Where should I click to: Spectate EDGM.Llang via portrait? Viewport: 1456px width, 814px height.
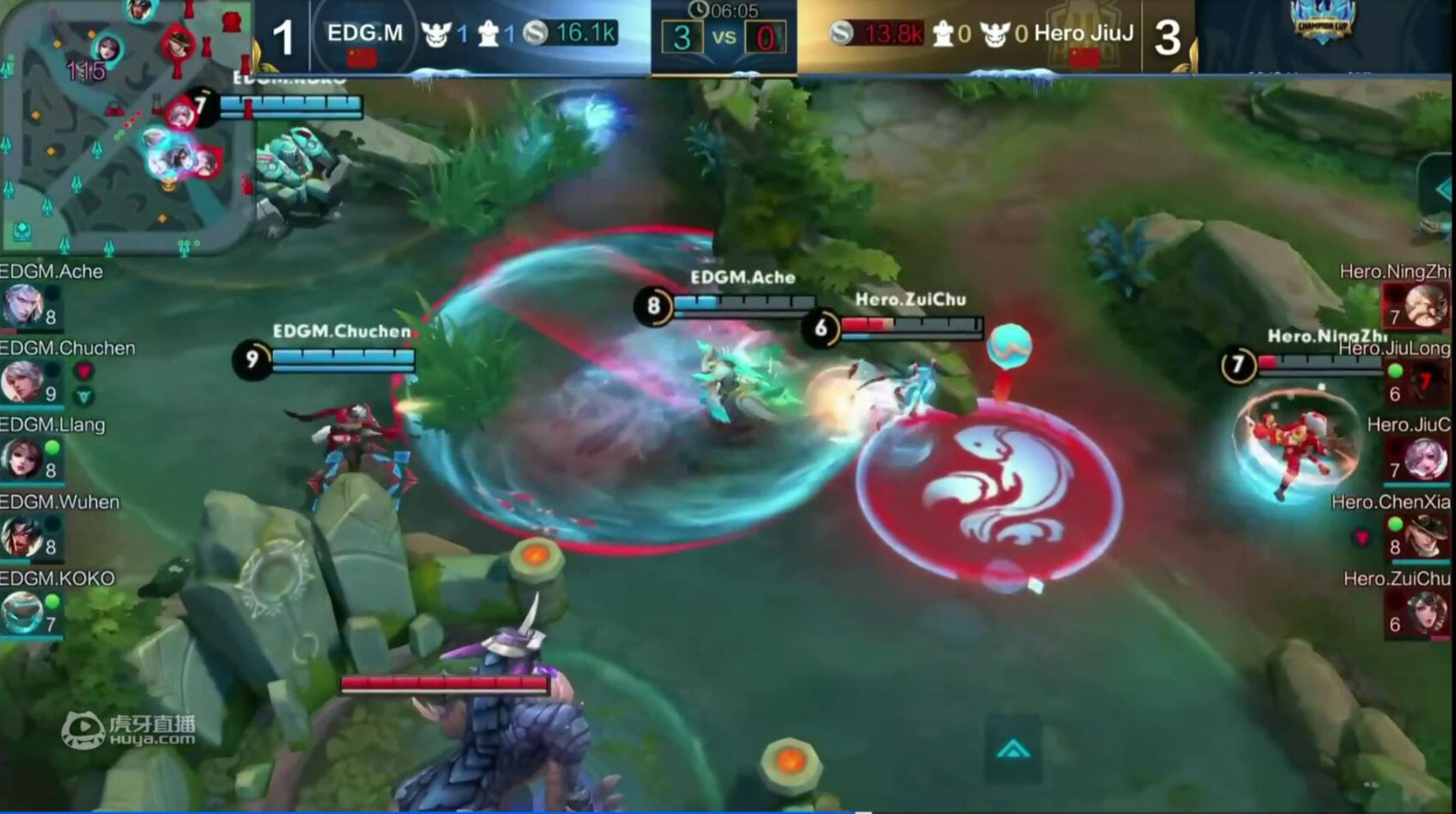pos(22,457)
